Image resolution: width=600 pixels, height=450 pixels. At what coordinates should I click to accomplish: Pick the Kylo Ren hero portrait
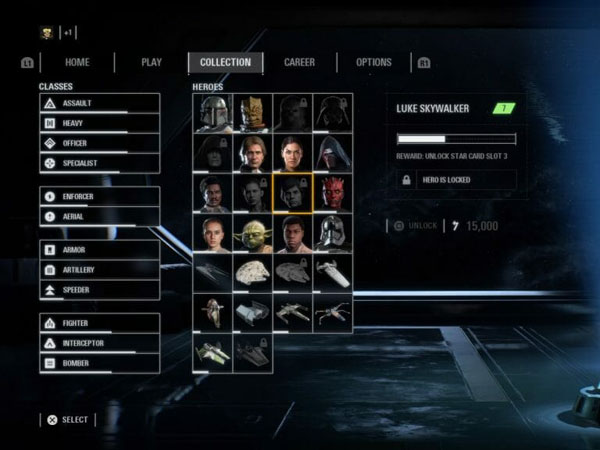pyautogui.click(x=333, y=153)
